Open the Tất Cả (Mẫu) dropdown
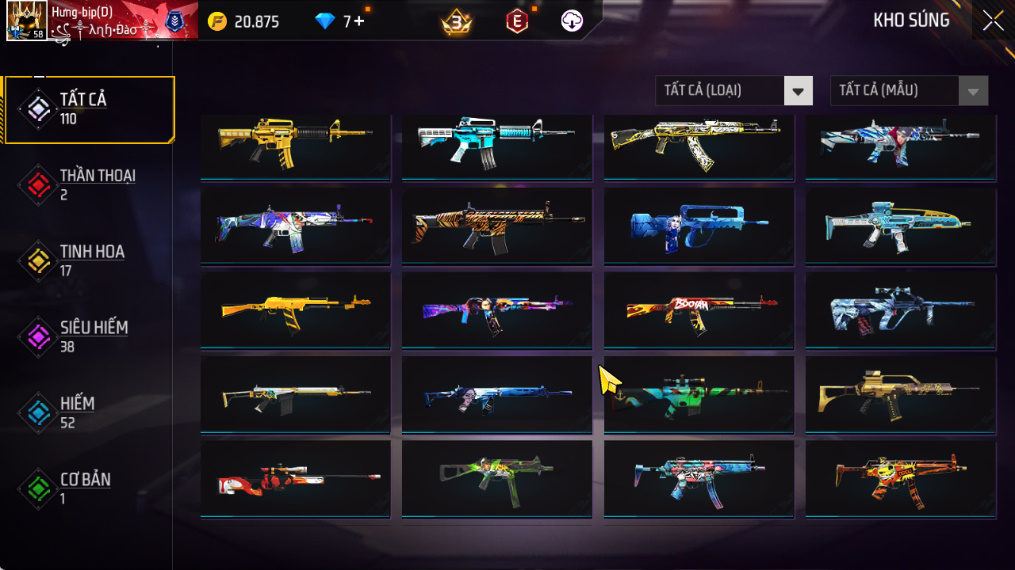The width and height of the screenshot is (1015, 570). [908, 91]
